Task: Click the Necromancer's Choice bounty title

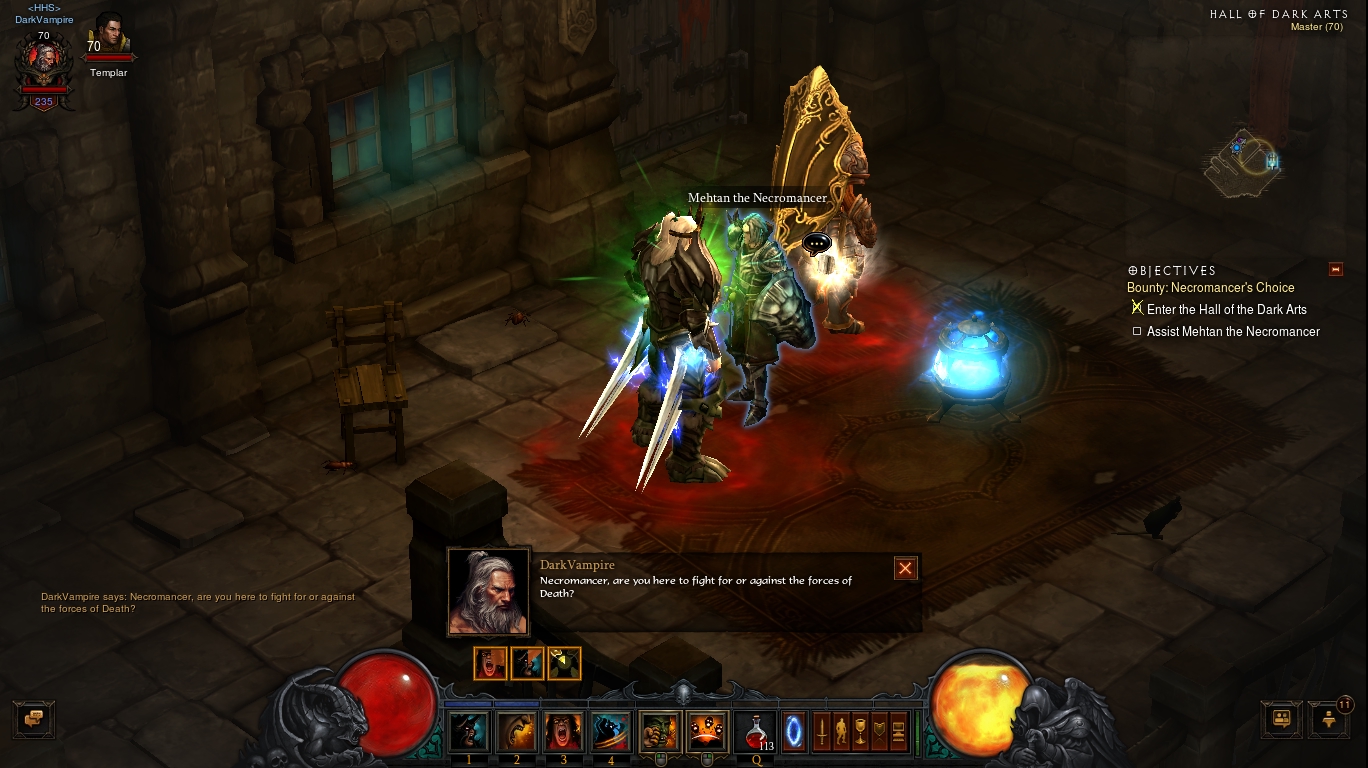Action: point(1210,288)
